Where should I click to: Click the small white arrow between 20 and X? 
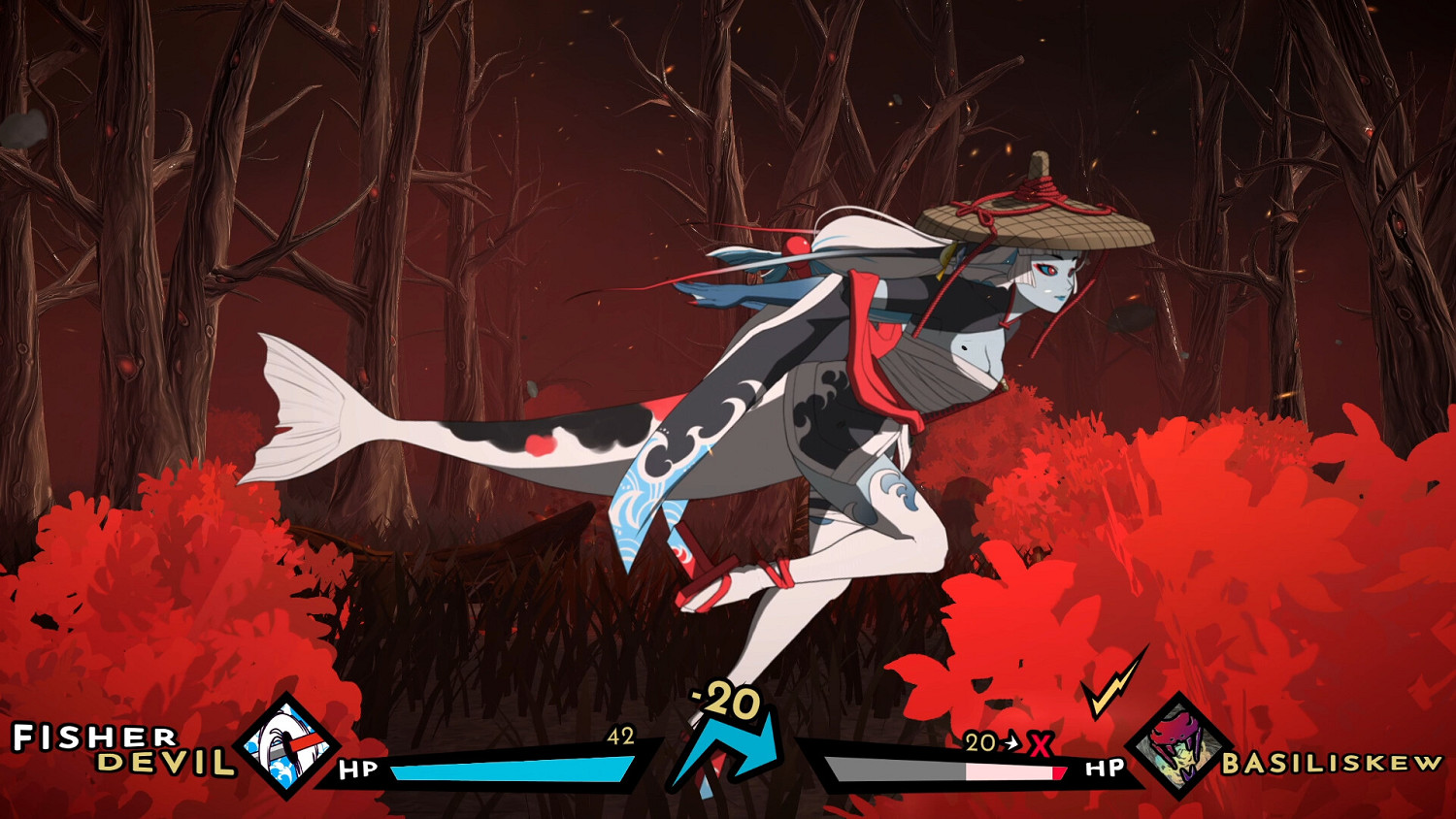[x=1012, y=743]
